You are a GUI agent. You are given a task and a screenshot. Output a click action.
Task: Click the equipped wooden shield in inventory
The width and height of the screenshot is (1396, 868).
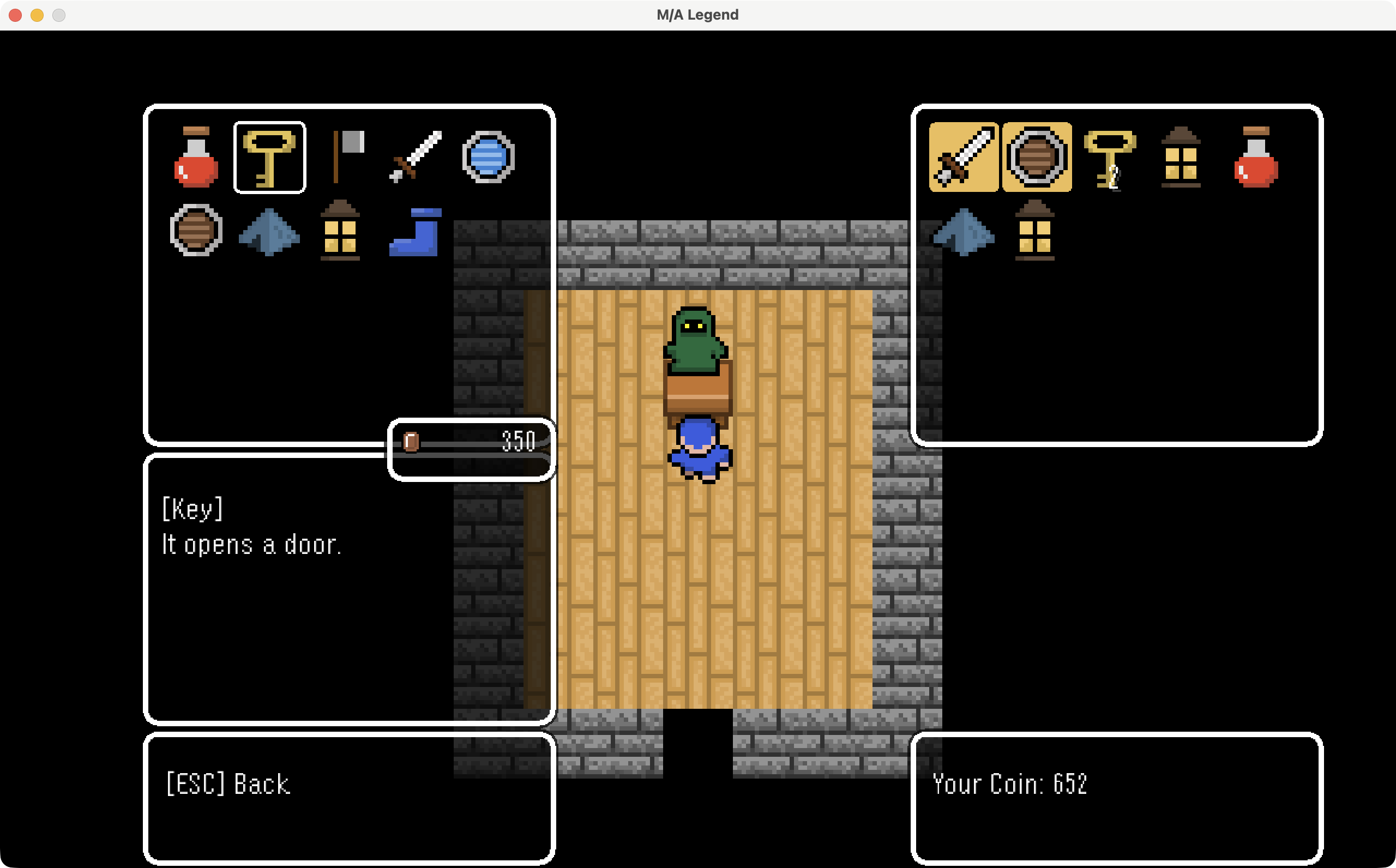coord(1037,157)
